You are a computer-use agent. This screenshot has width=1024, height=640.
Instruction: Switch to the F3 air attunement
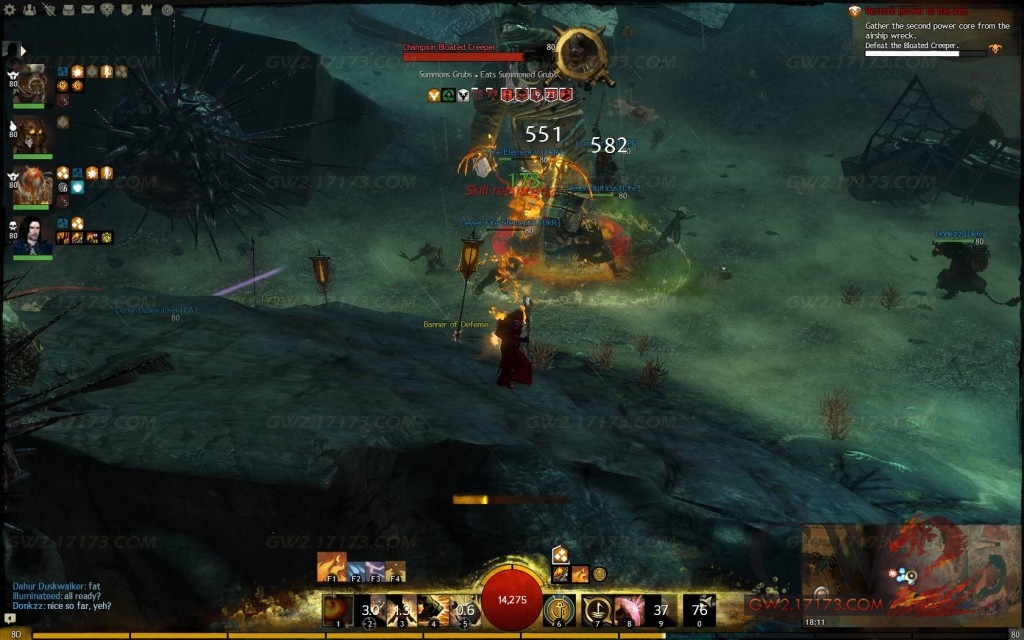376,571
